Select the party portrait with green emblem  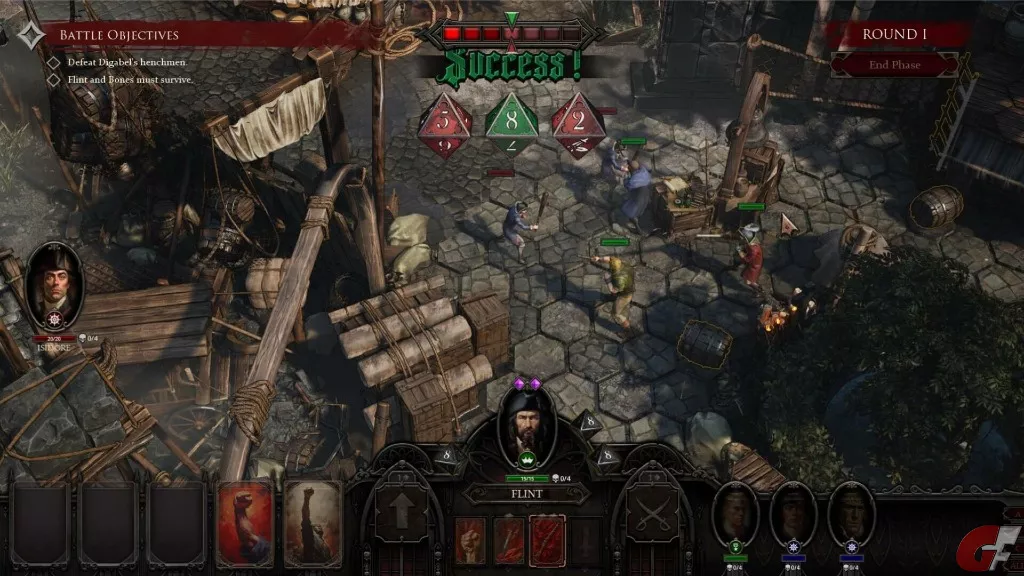coord(736,516)
